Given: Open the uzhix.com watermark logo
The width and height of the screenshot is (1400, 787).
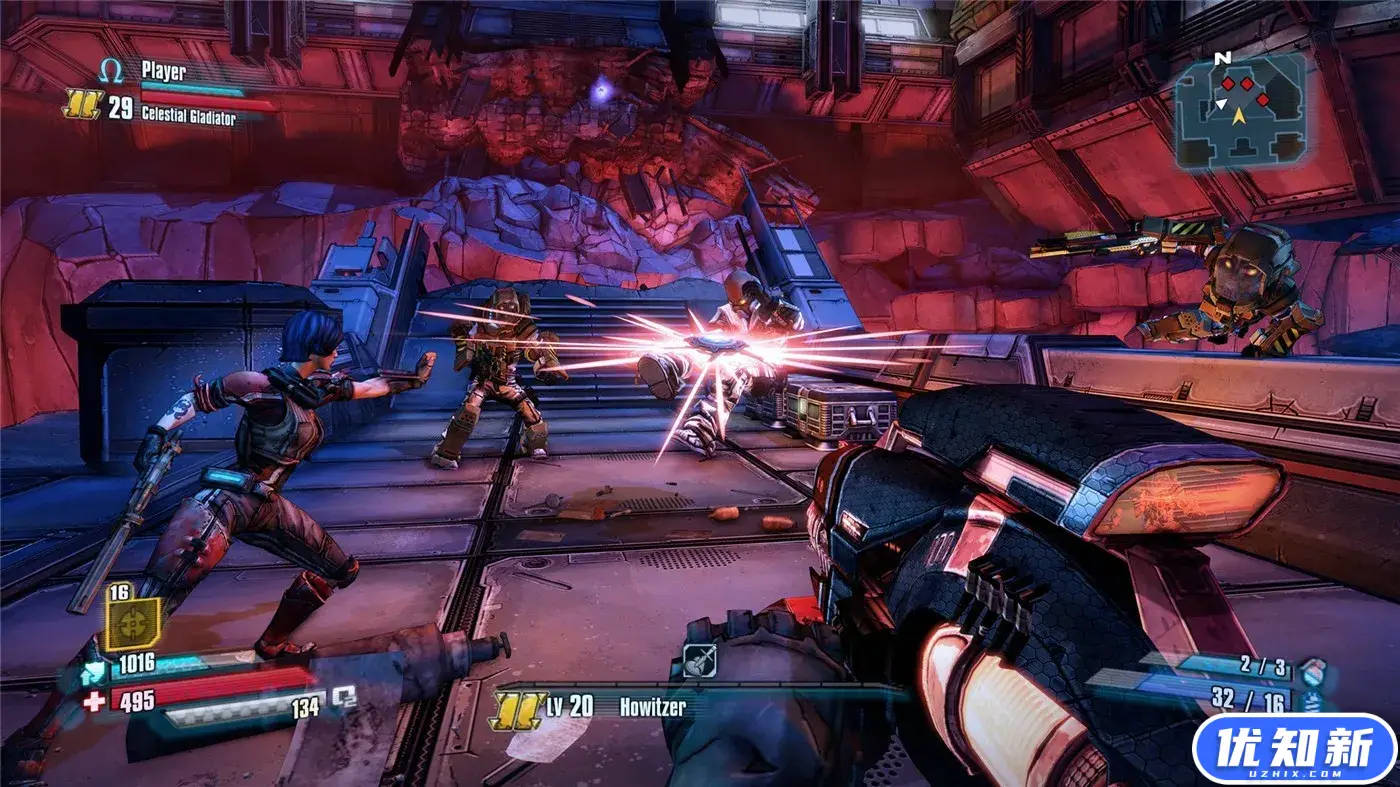Looking at the screenshot, I should [1295, 748].
